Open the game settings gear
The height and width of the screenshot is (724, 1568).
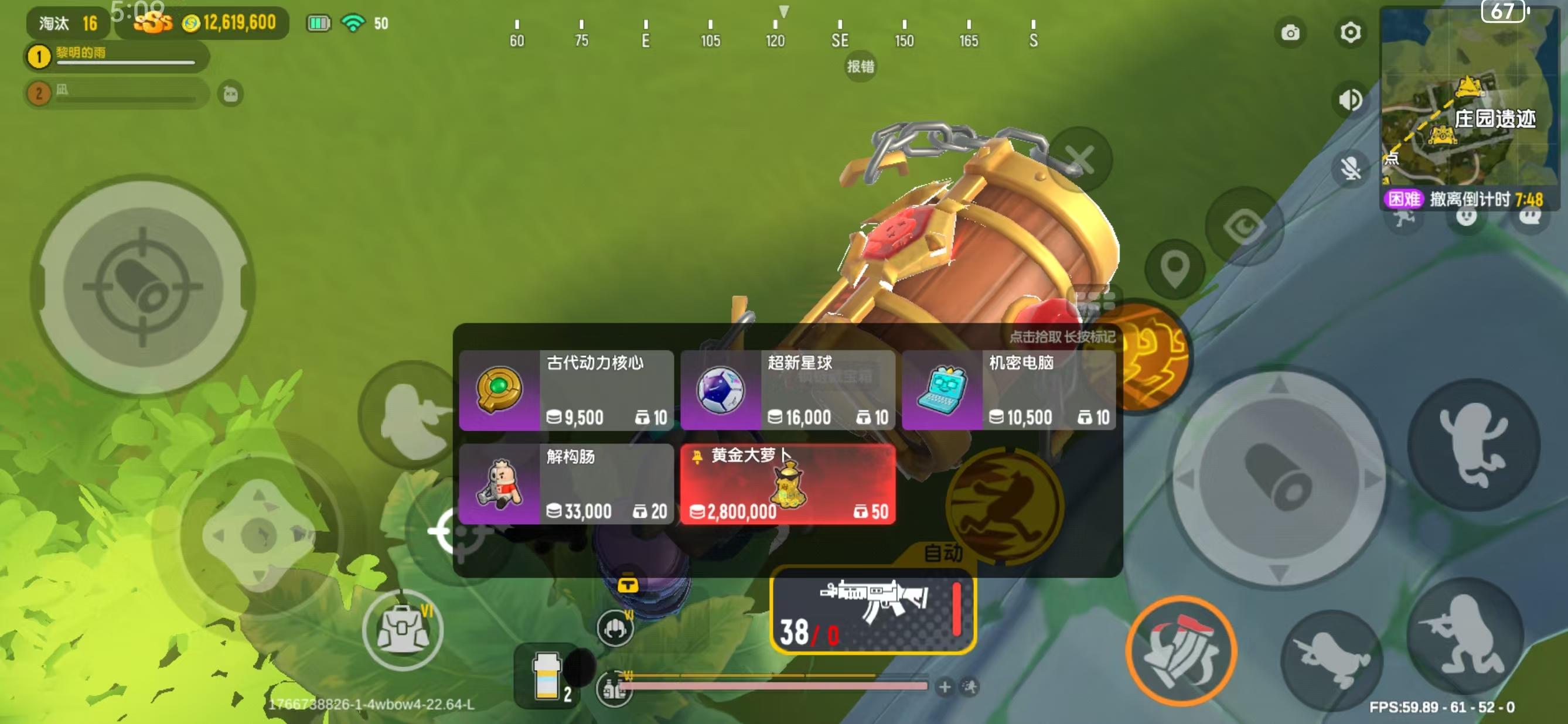click(1350, 33)
